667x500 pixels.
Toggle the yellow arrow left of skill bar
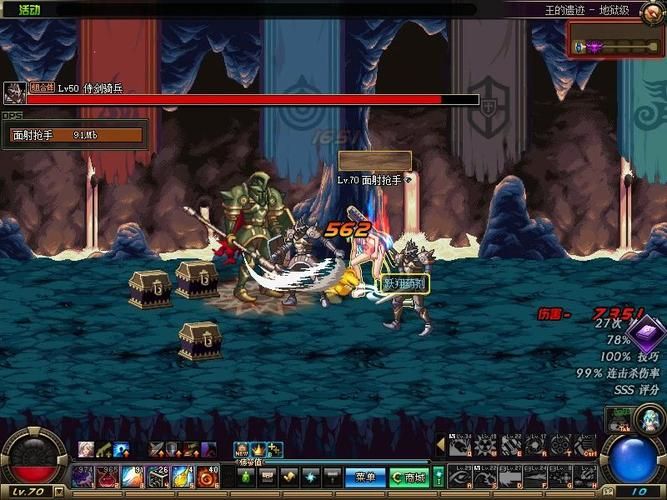point(440,442)
